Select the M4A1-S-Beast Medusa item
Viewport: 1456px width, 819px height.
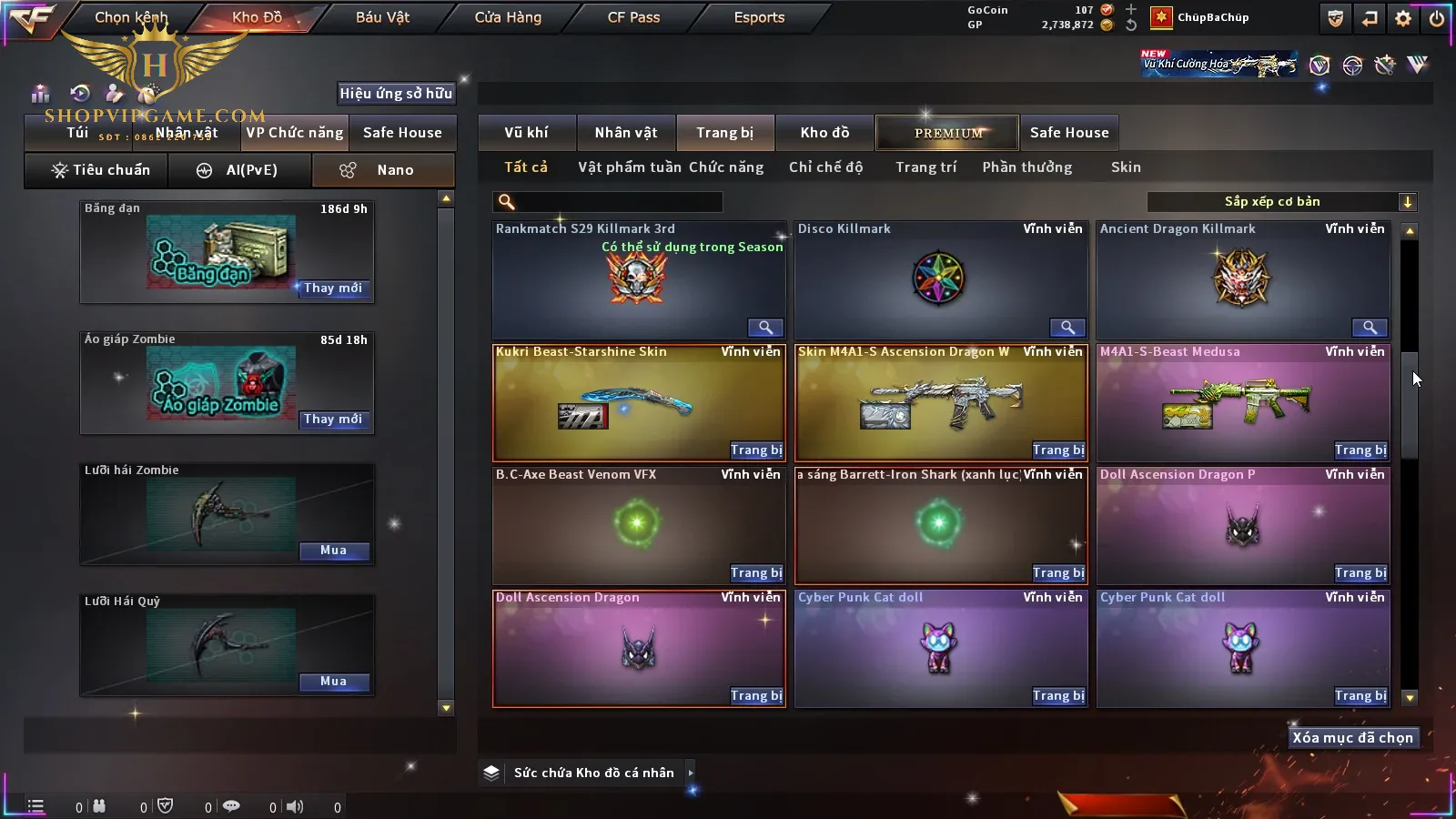click(x=1242, y=403)
